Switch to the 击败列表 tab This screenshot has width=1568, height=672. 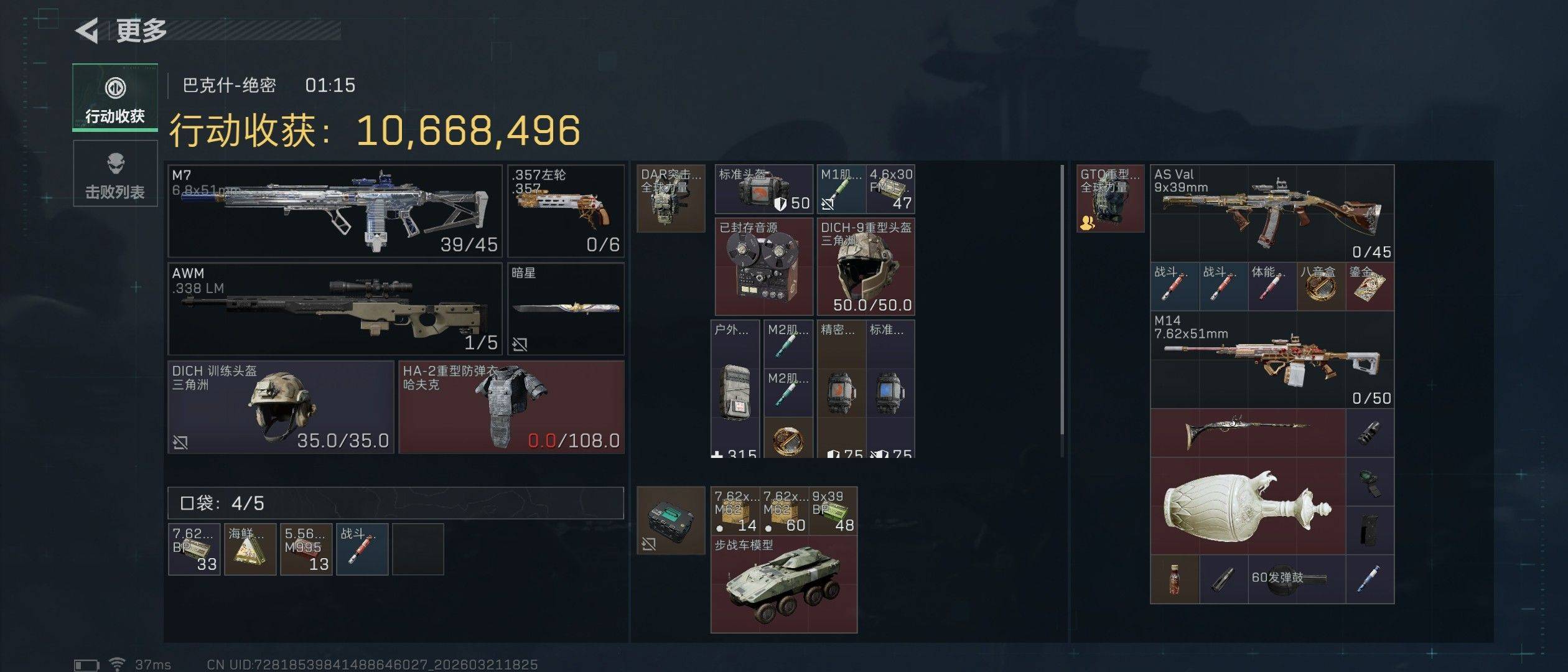pos(115,174)
